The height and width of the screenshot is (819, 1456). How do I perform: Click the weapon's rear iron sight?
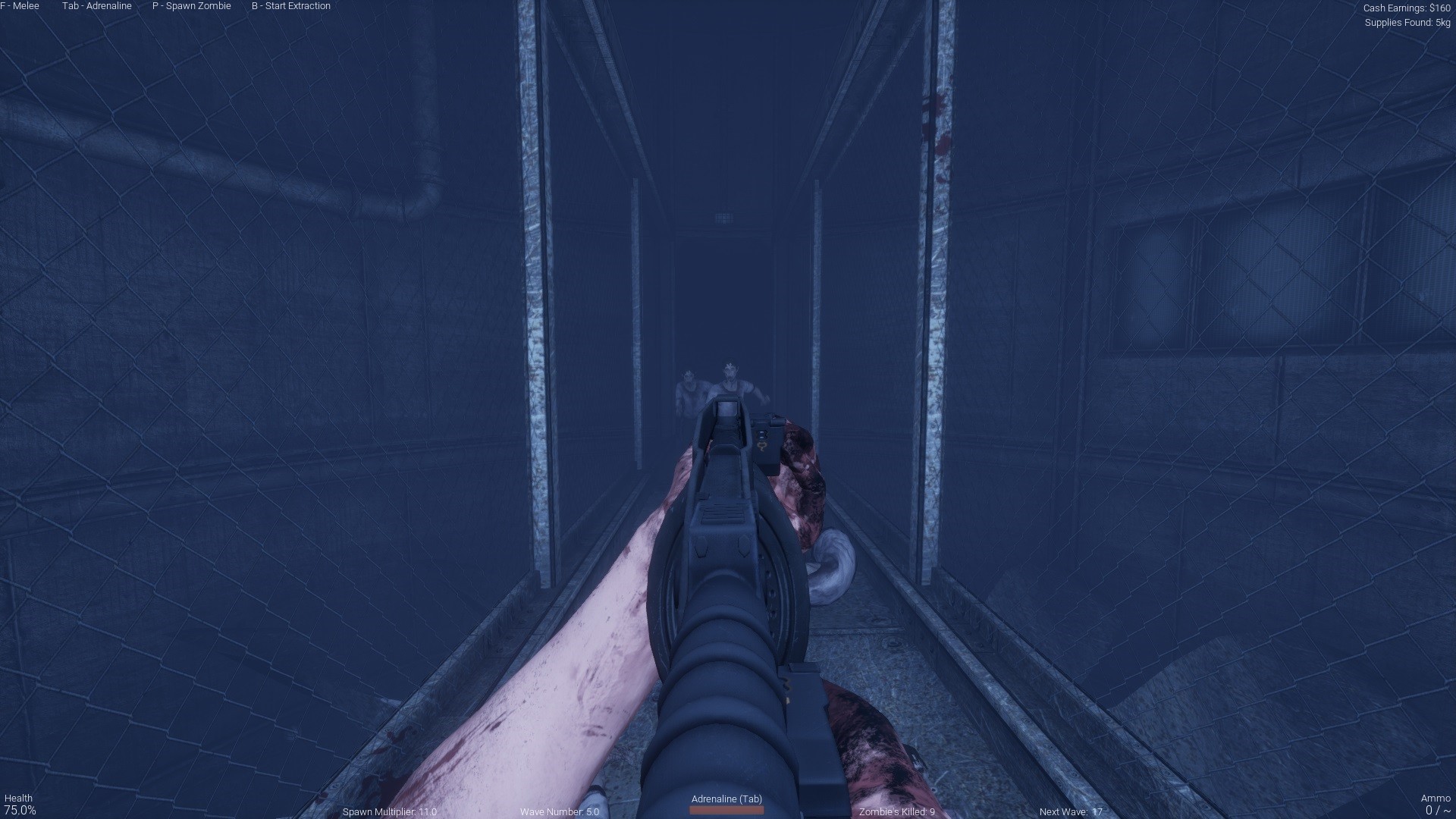point(728,413)
